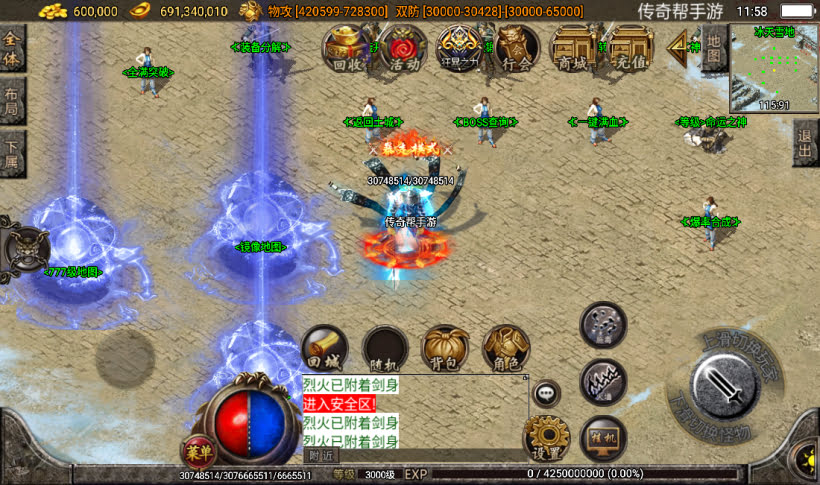Open the 地图 map button
The width and height of the screenshot is (820, 485).
(712, 48)
